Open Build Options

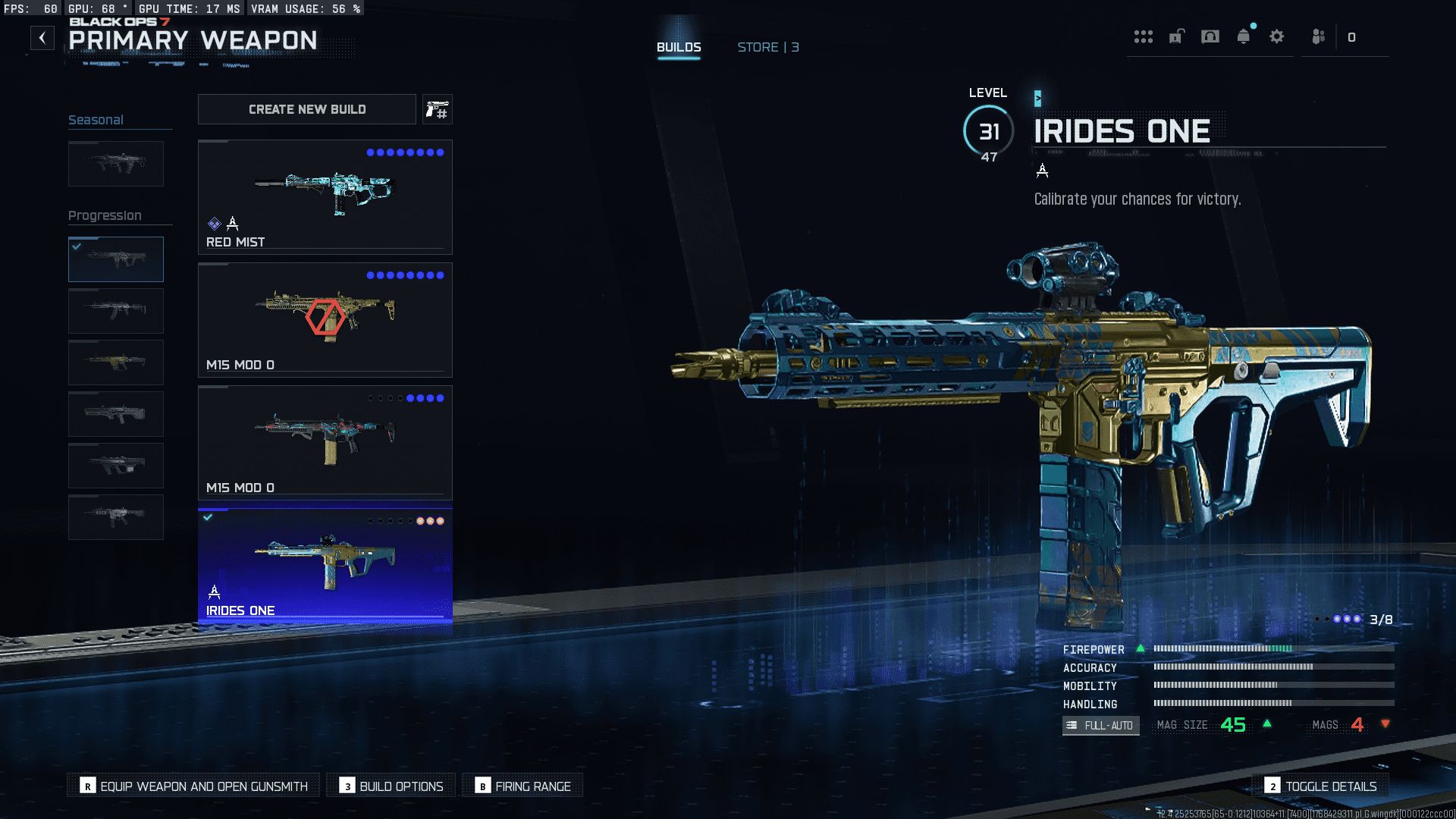391,786
